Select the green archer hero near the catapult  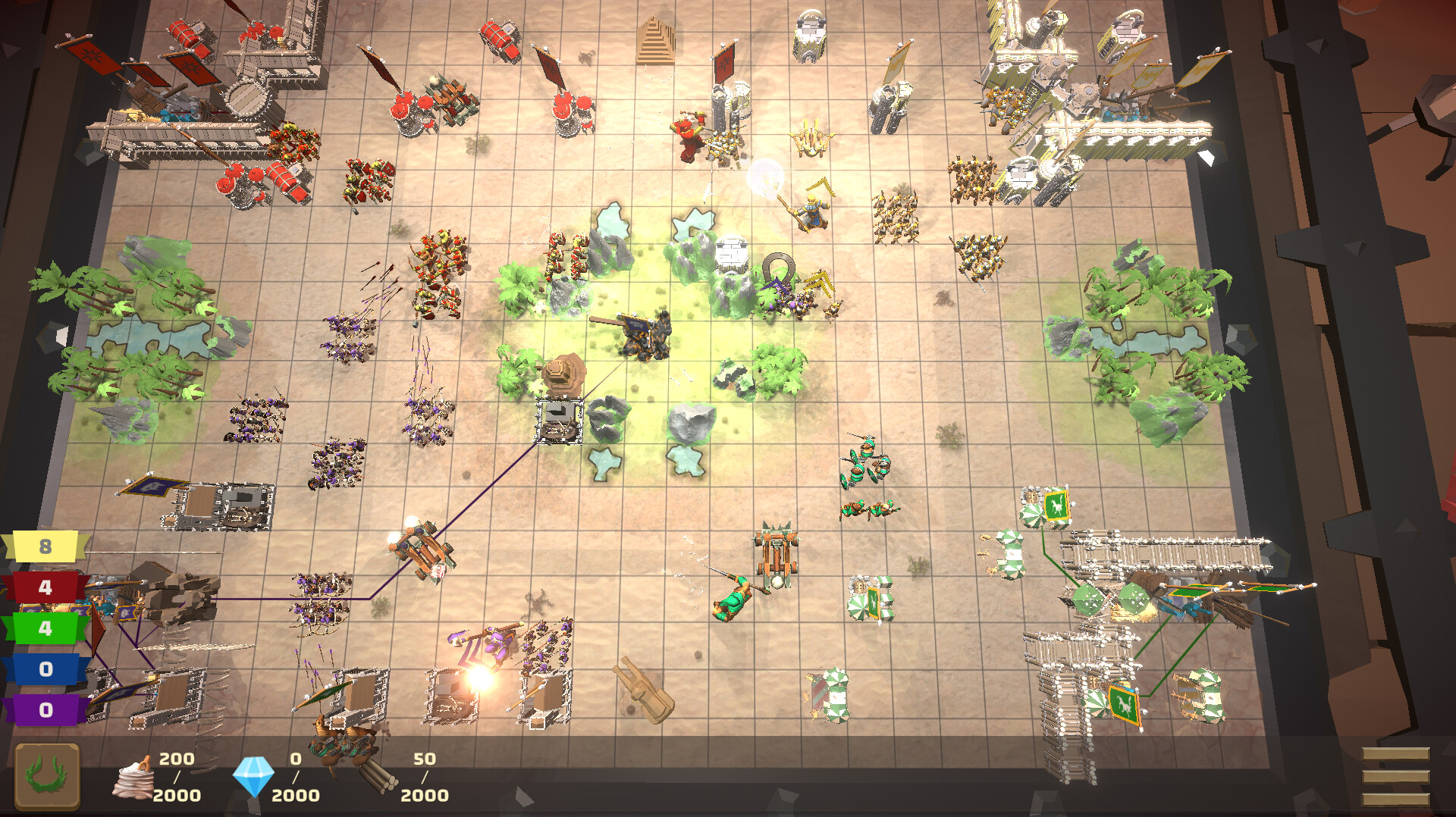point(732,599)
